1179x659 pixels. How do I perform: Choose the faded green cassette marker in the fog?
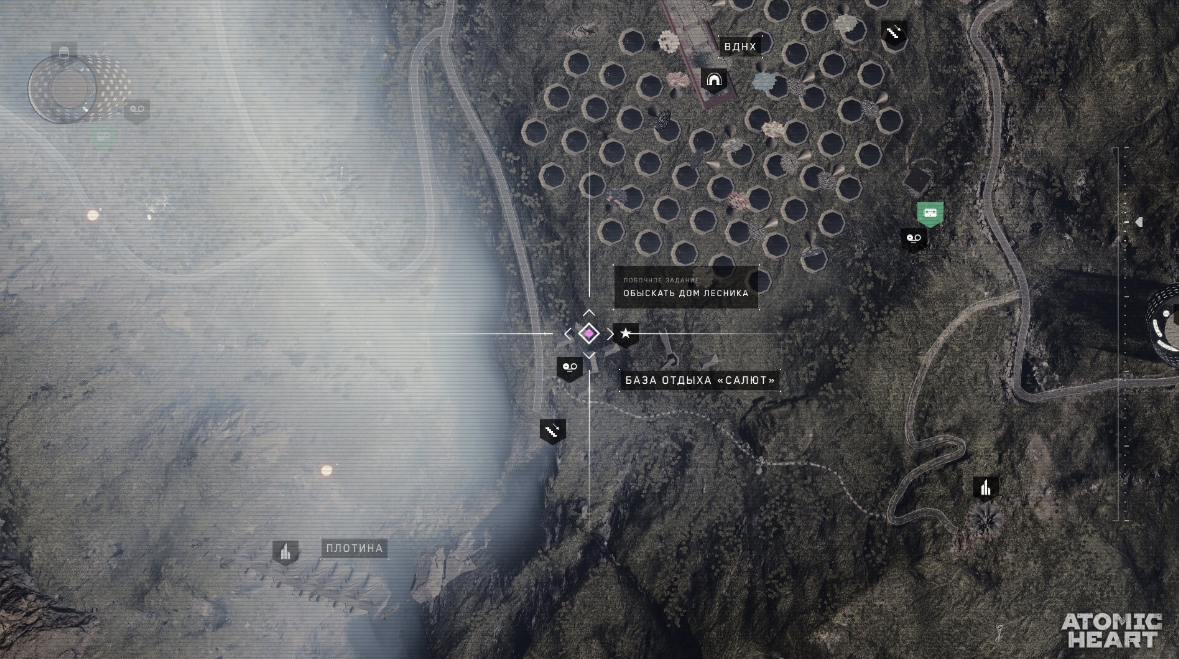tap(103, 136)
